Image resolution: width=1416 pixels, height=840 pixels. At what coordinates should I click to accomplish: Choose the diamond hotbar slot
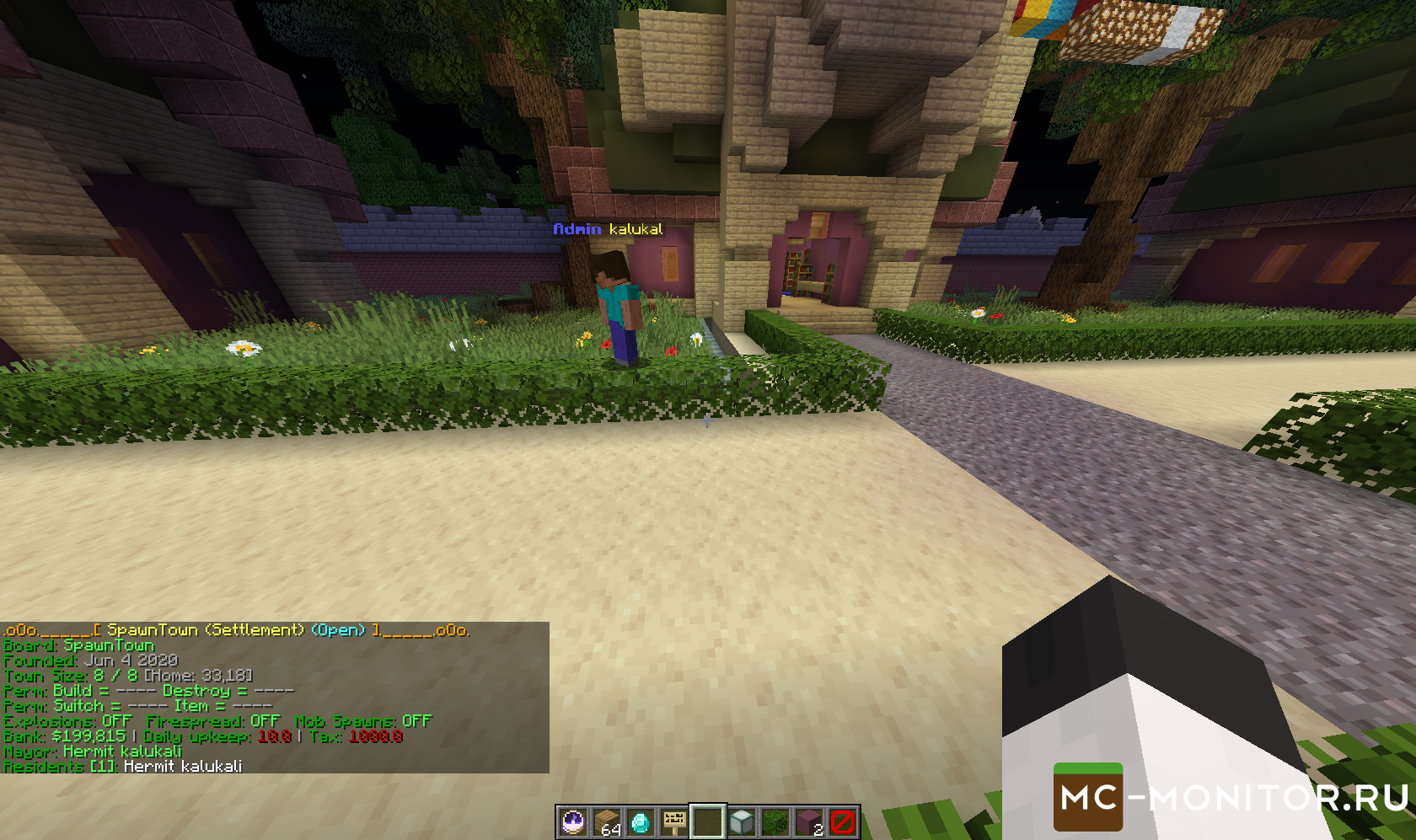[641, 821]
